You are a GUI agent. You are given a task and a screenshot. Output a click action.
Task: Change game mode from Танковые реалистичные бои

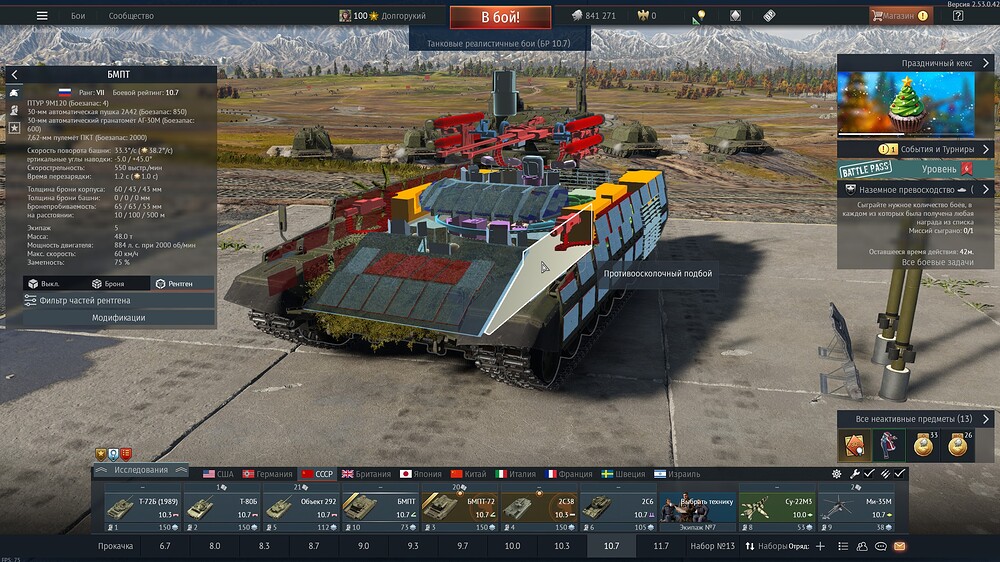coord(500,43)
